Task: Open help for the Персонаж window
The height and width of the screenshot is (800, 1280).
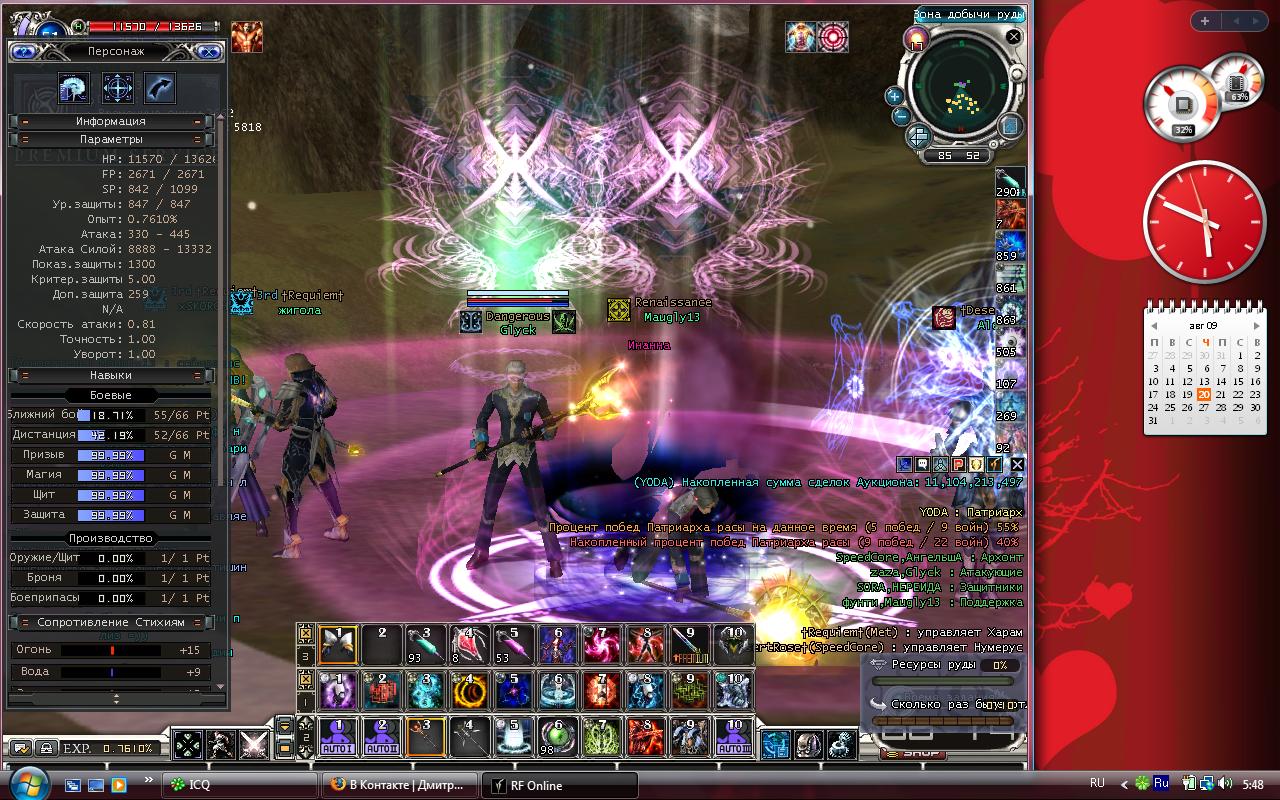Action: coord(25,52)
